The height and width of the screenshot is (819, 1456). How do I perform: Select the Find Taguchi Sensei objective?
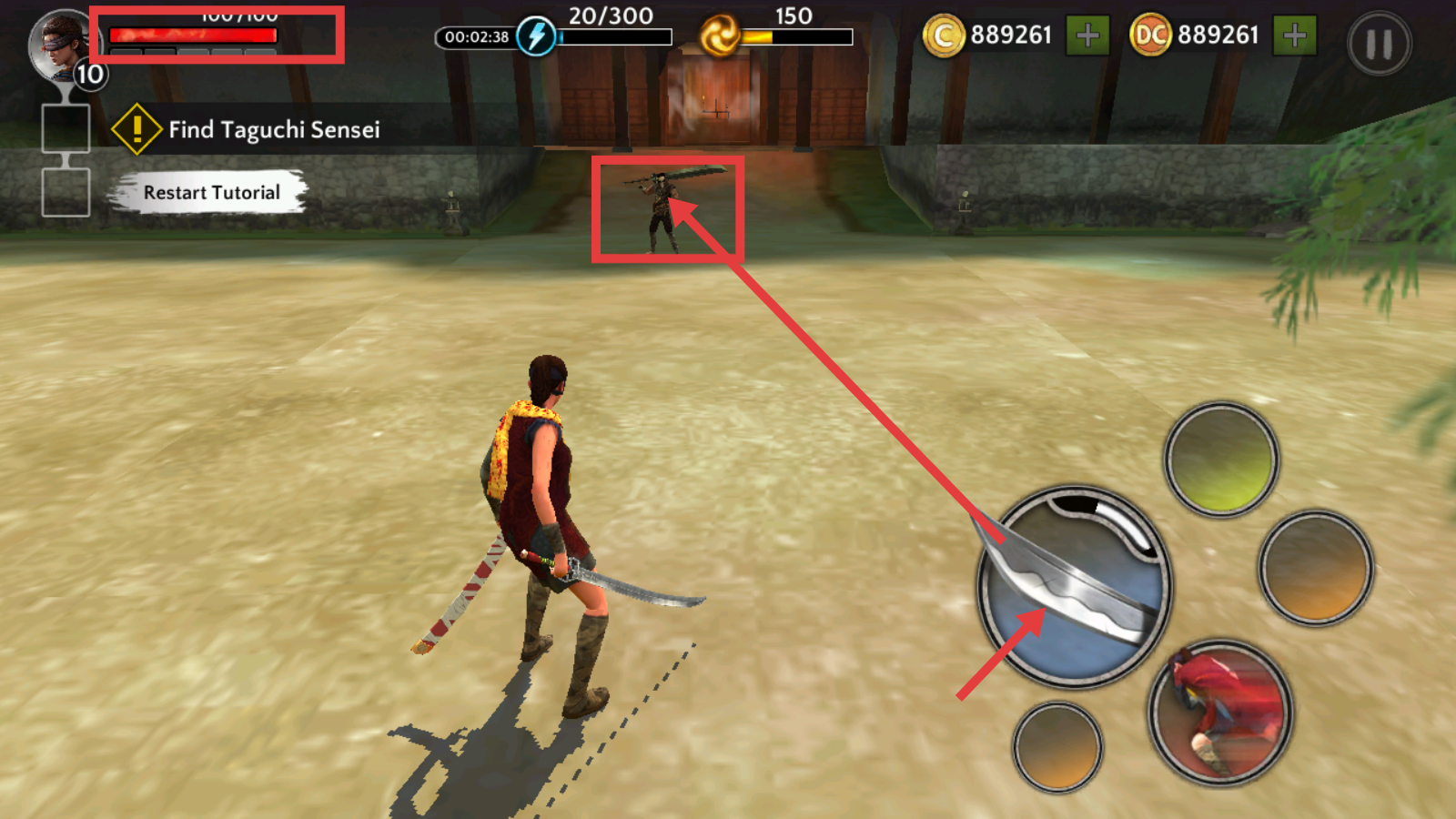click(x=273, y=129)
